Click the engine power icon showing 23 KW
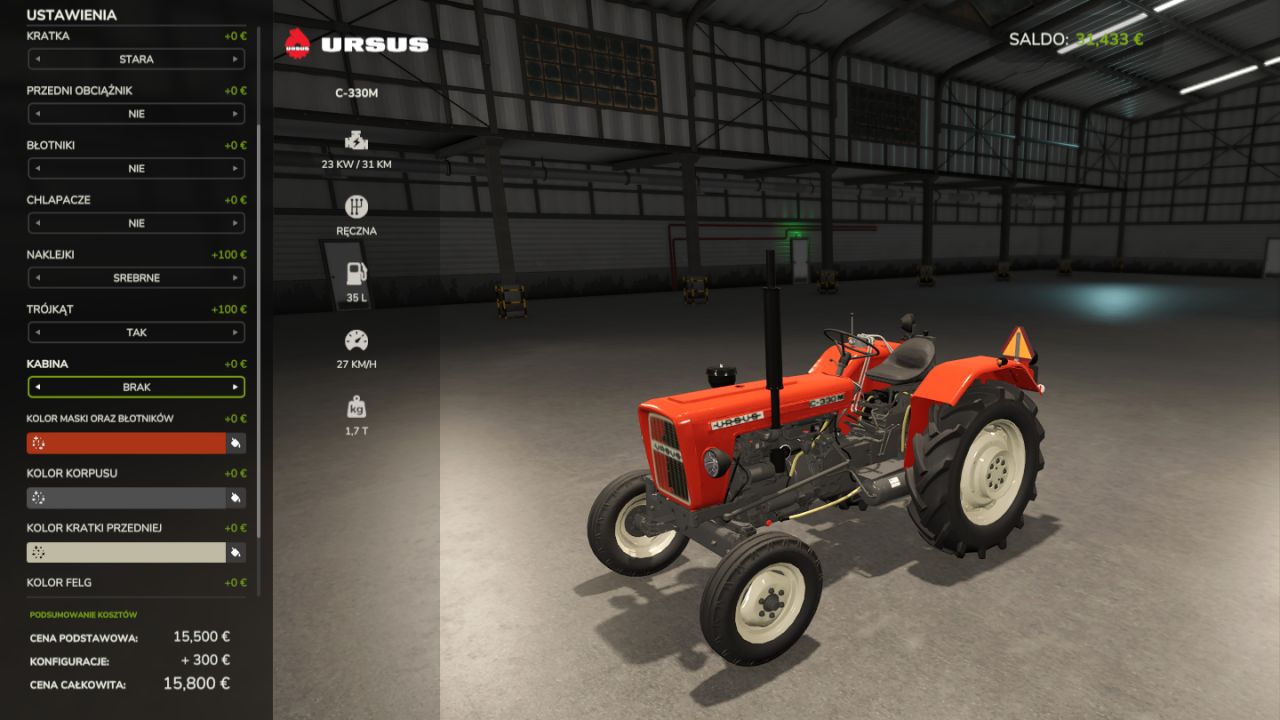This screenshot has width=1280, height=720. tap(357, 139)
